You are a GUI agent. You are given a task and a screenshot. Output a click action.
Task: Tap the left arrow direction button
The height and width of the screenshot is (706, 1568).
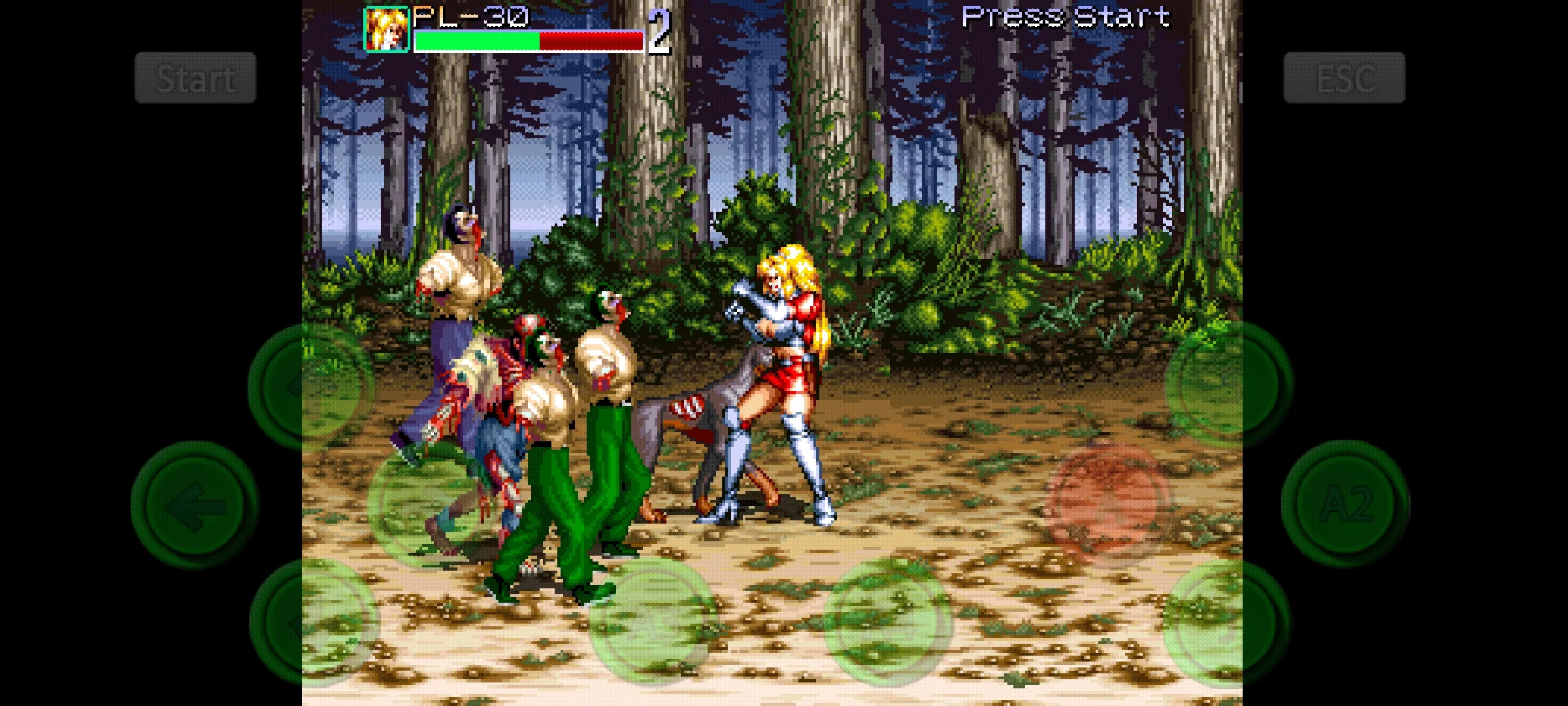point(195,505)
